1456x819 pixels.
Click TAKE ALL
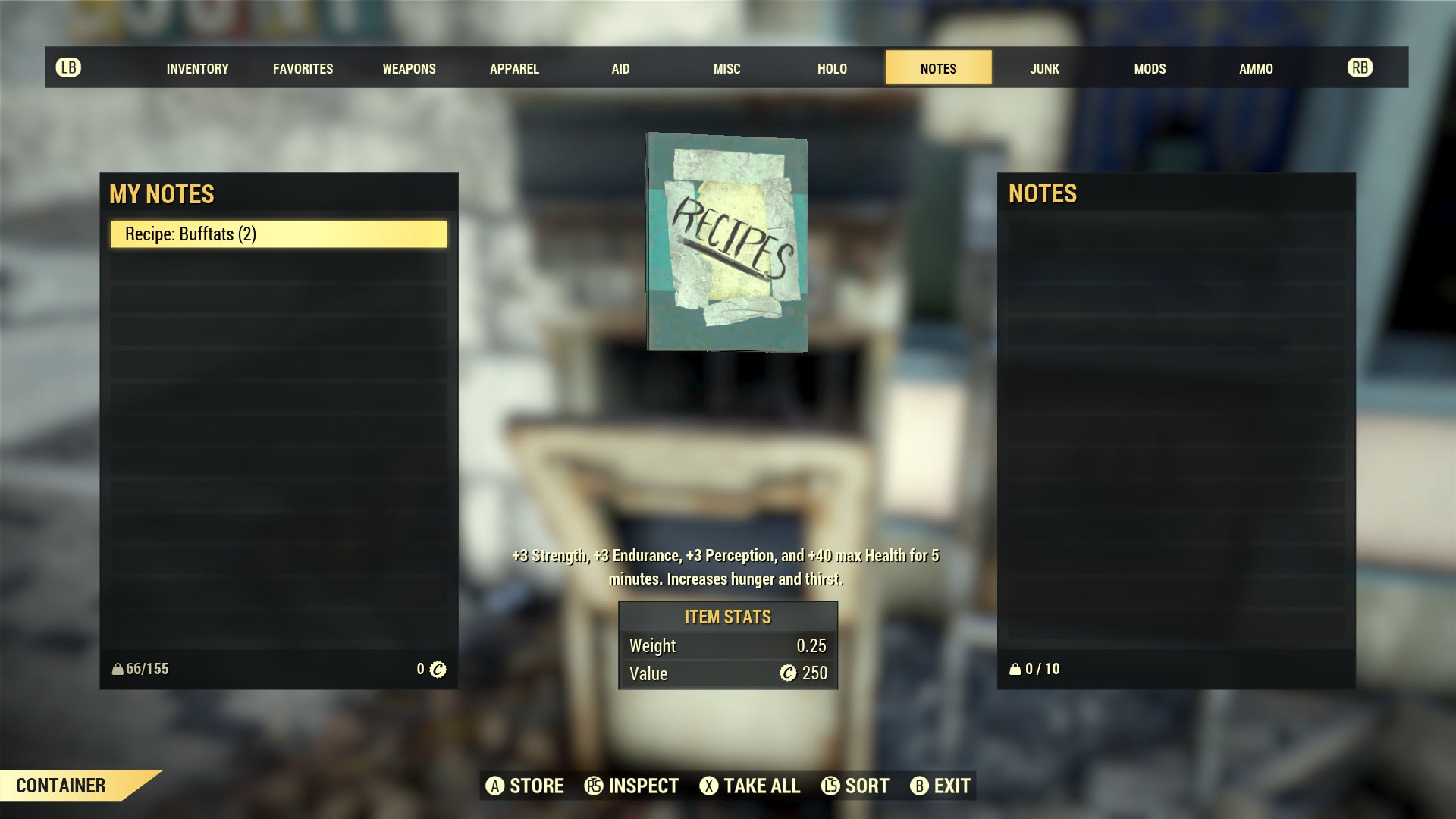[761, 786]
